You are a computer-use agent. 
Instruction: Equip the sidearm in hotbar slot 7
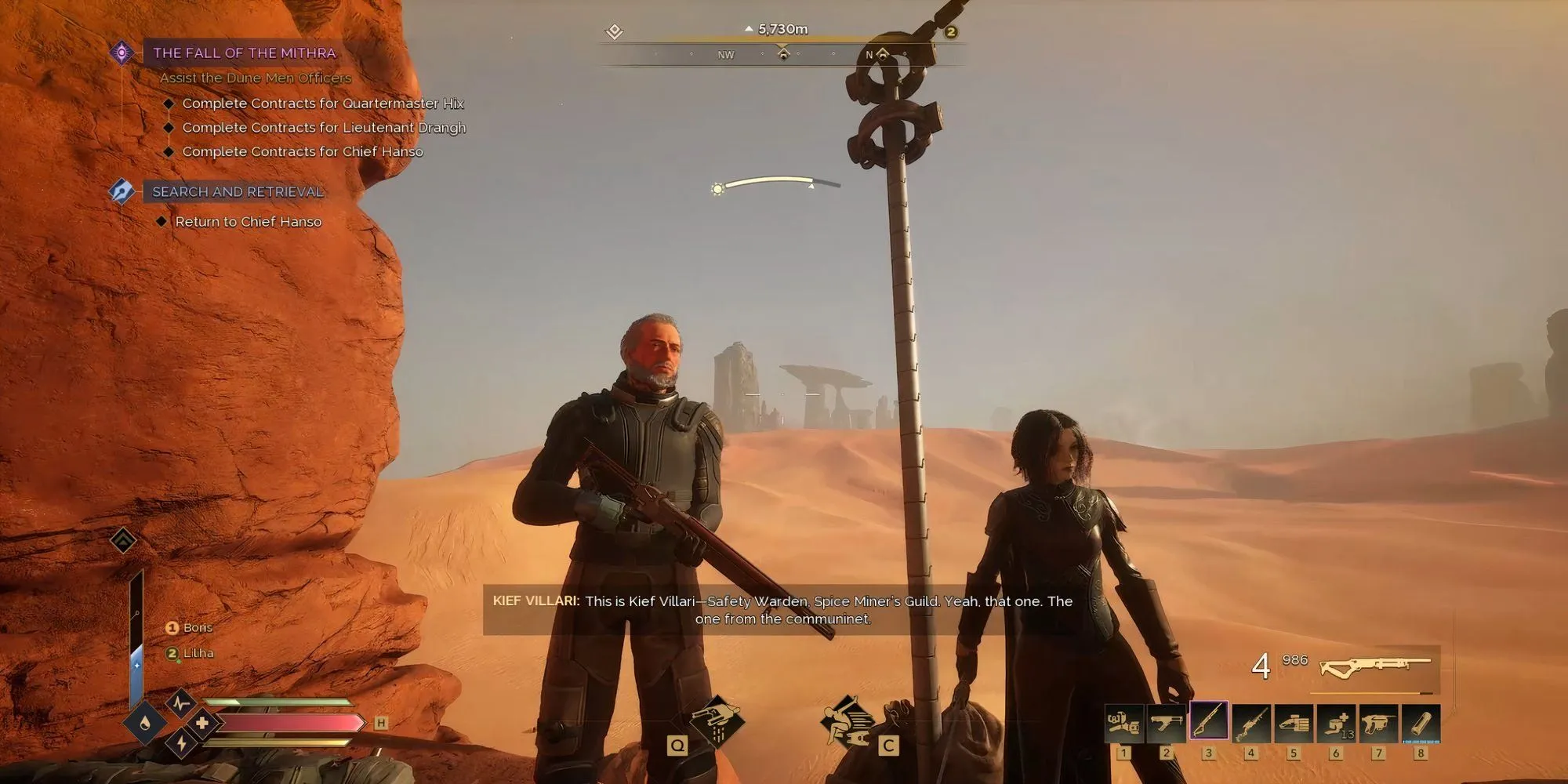point(1377,723)
